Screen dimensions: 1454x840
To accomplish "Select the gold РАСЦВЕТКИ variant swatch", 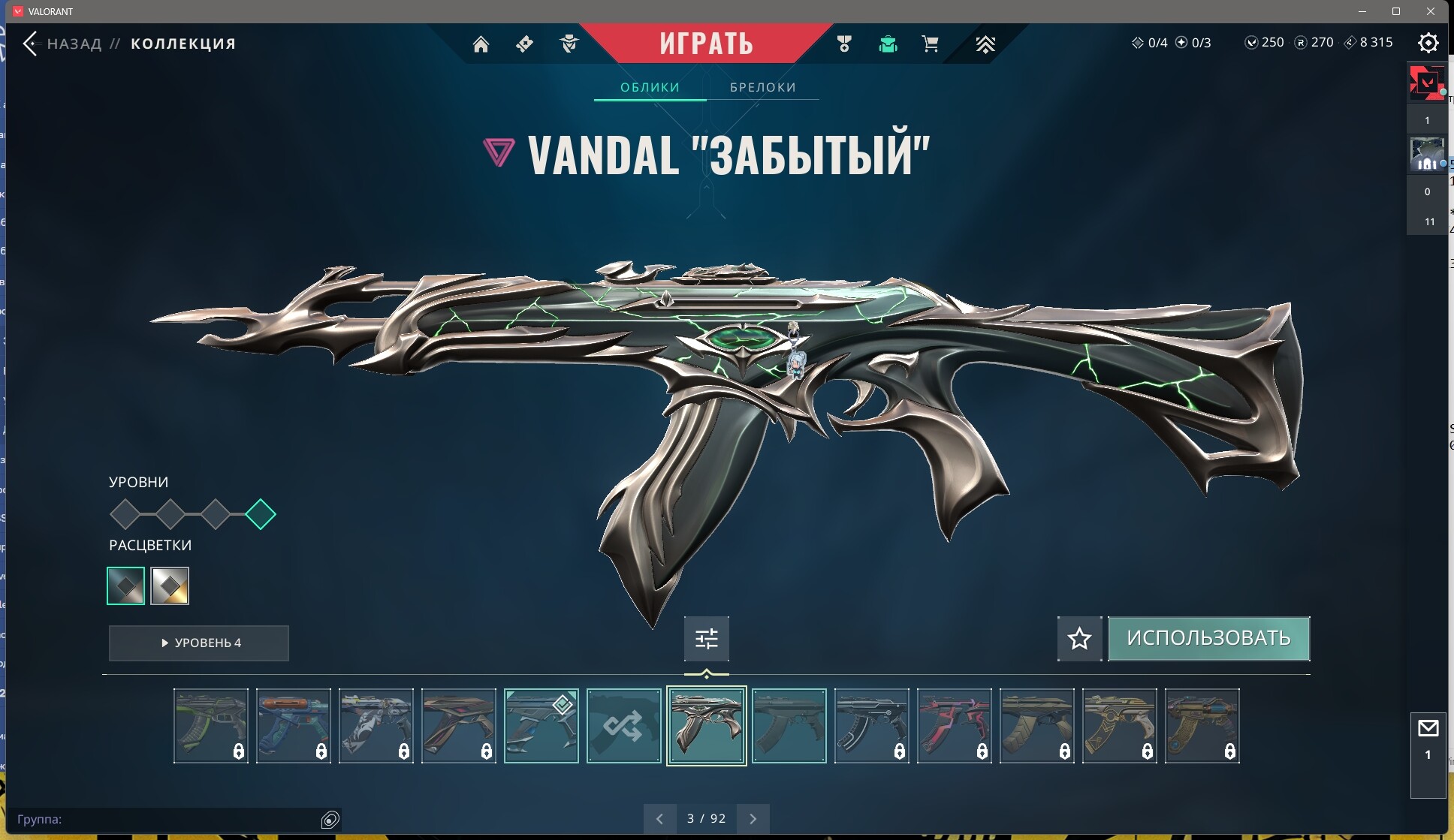I will pyautogui.click(x=170, y=586).
